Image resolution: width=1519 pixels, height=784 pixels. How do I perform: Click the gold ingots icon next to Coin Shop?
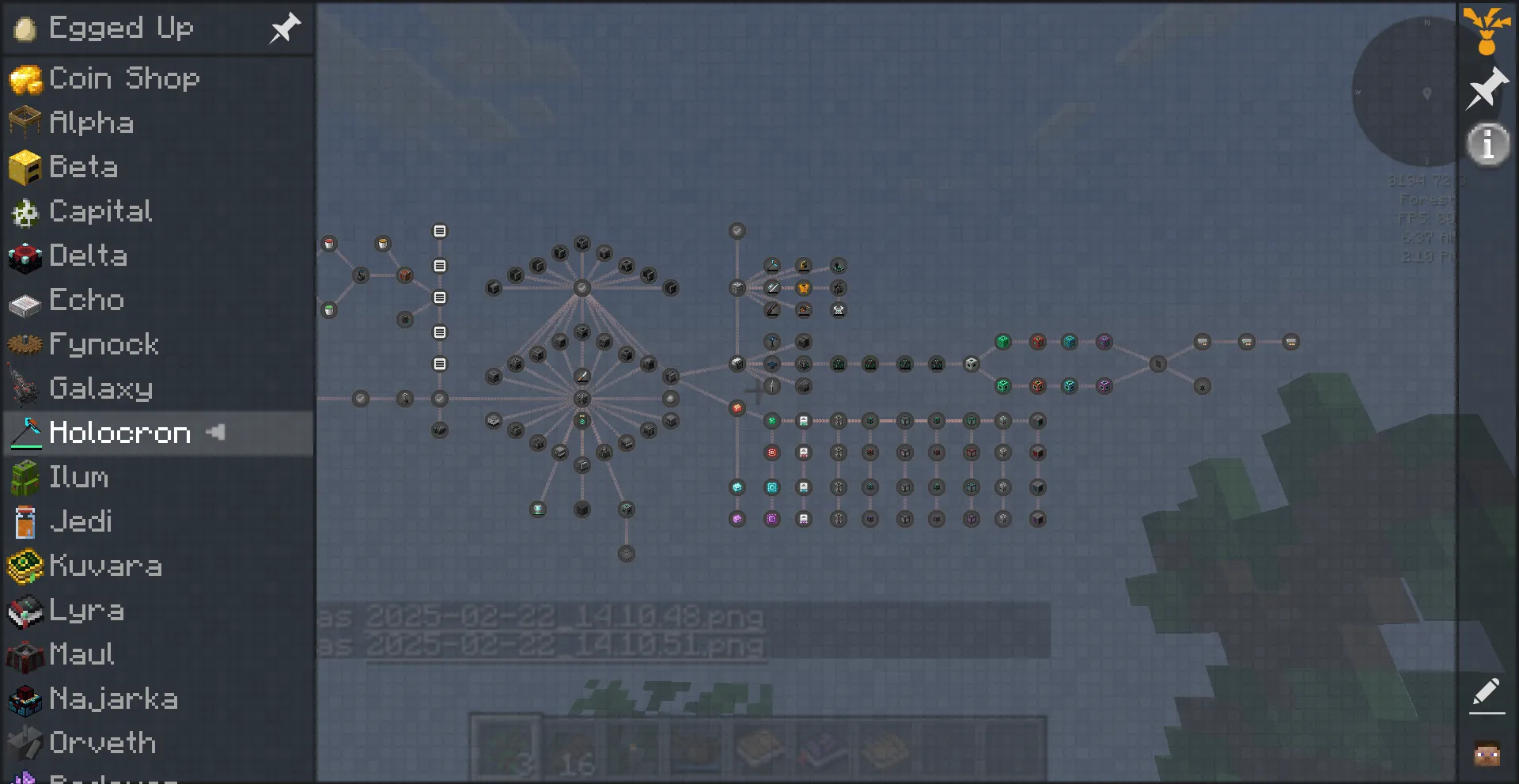pos(26,78)
